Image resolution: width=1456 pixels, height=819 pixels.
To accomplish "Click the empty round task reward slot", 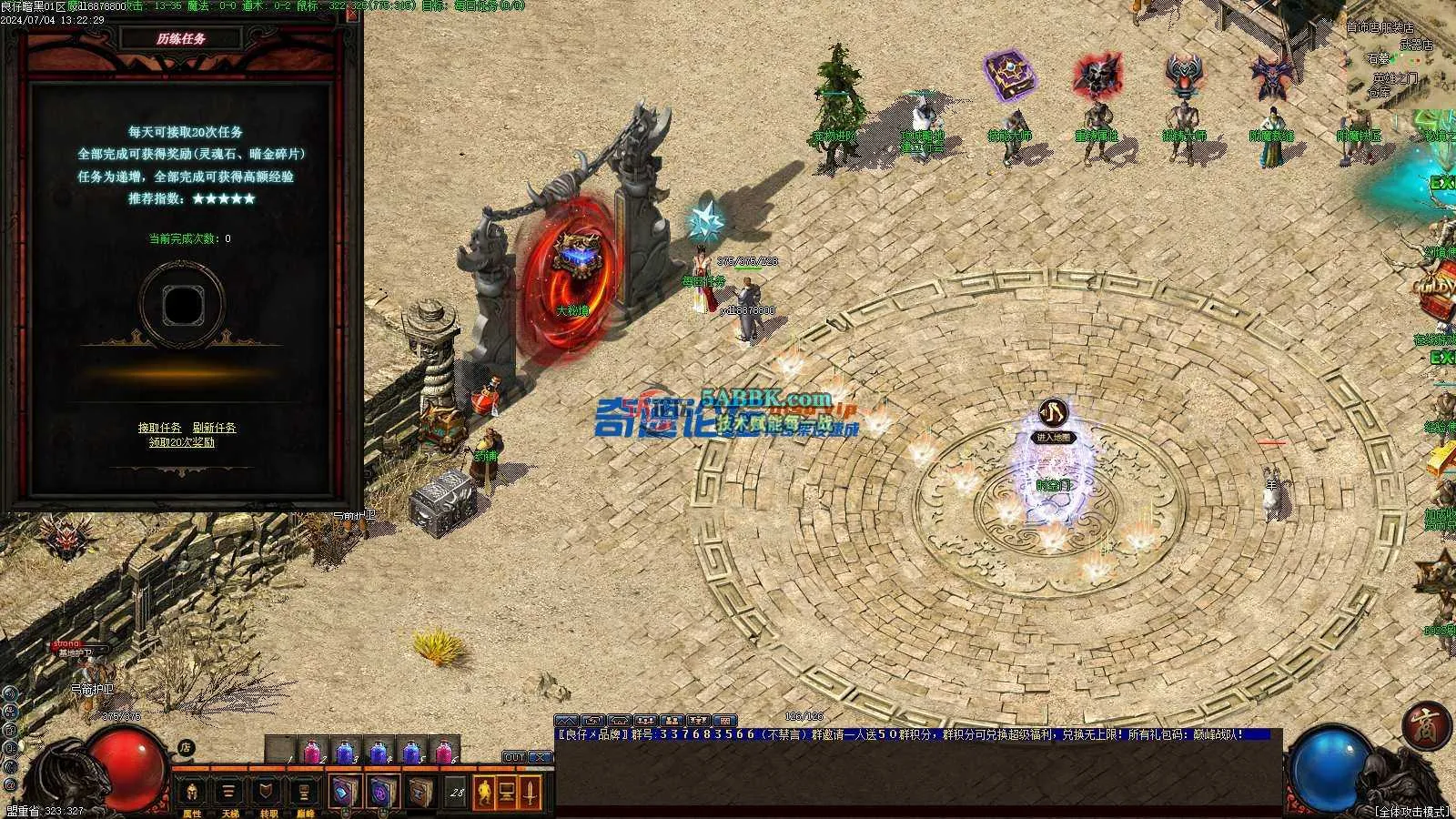I will pyautogui.click(x=180, y=303).
